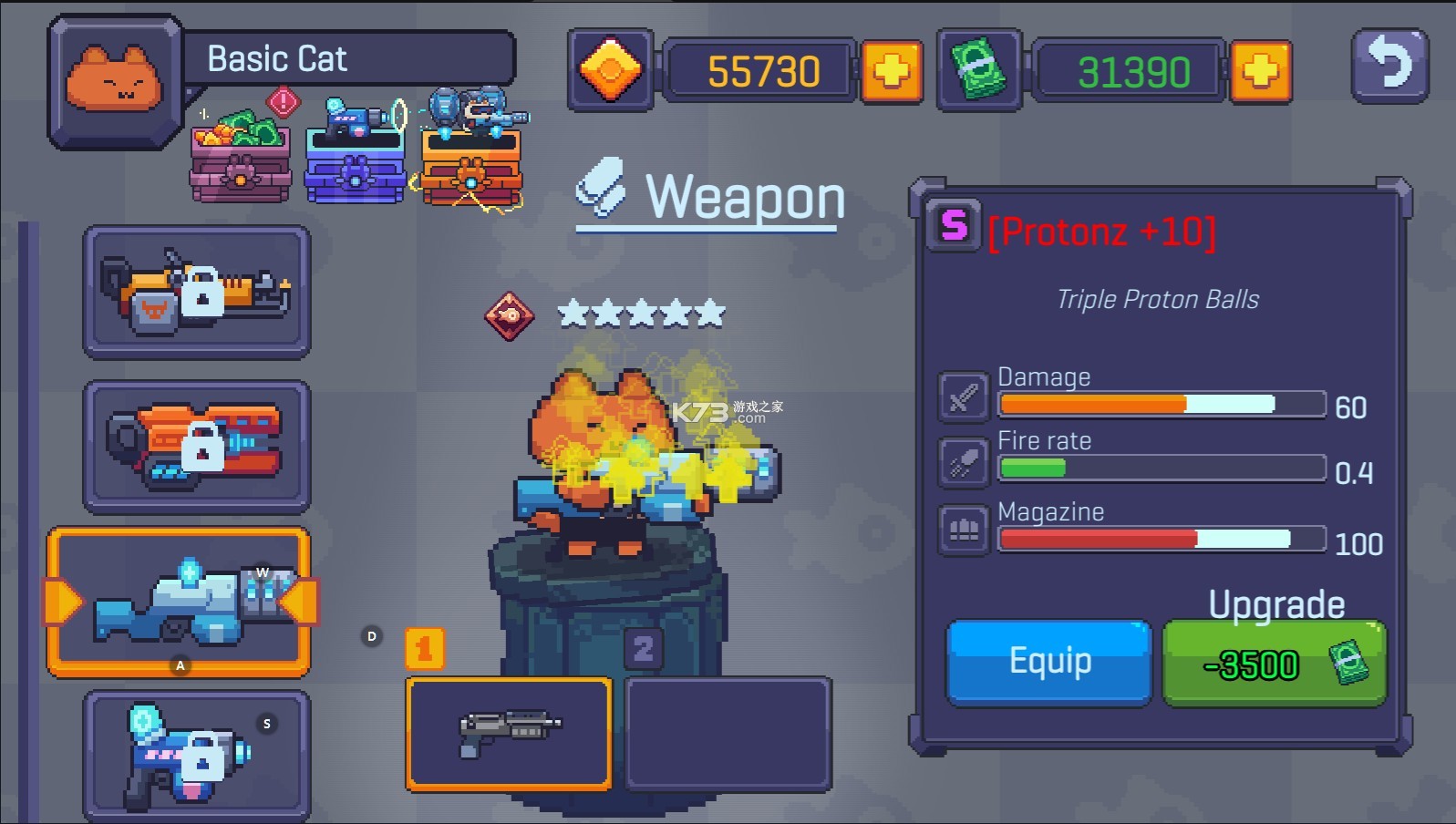Choose the highlighted blue Protonz rifle
Screen dimensions: 1456x824
coord(180,602)
